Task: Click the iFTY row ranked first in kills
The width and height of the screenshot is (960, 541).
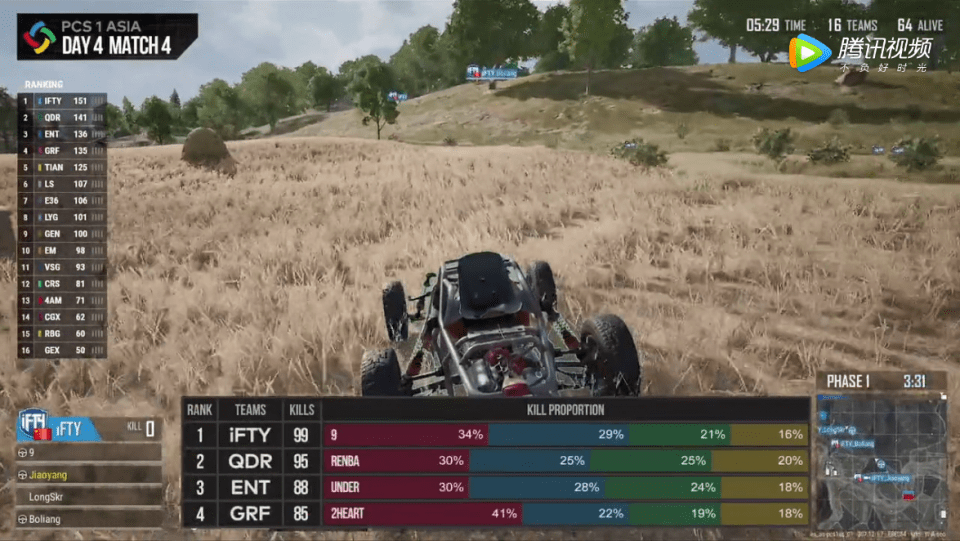Action: [x=495, y=435]
